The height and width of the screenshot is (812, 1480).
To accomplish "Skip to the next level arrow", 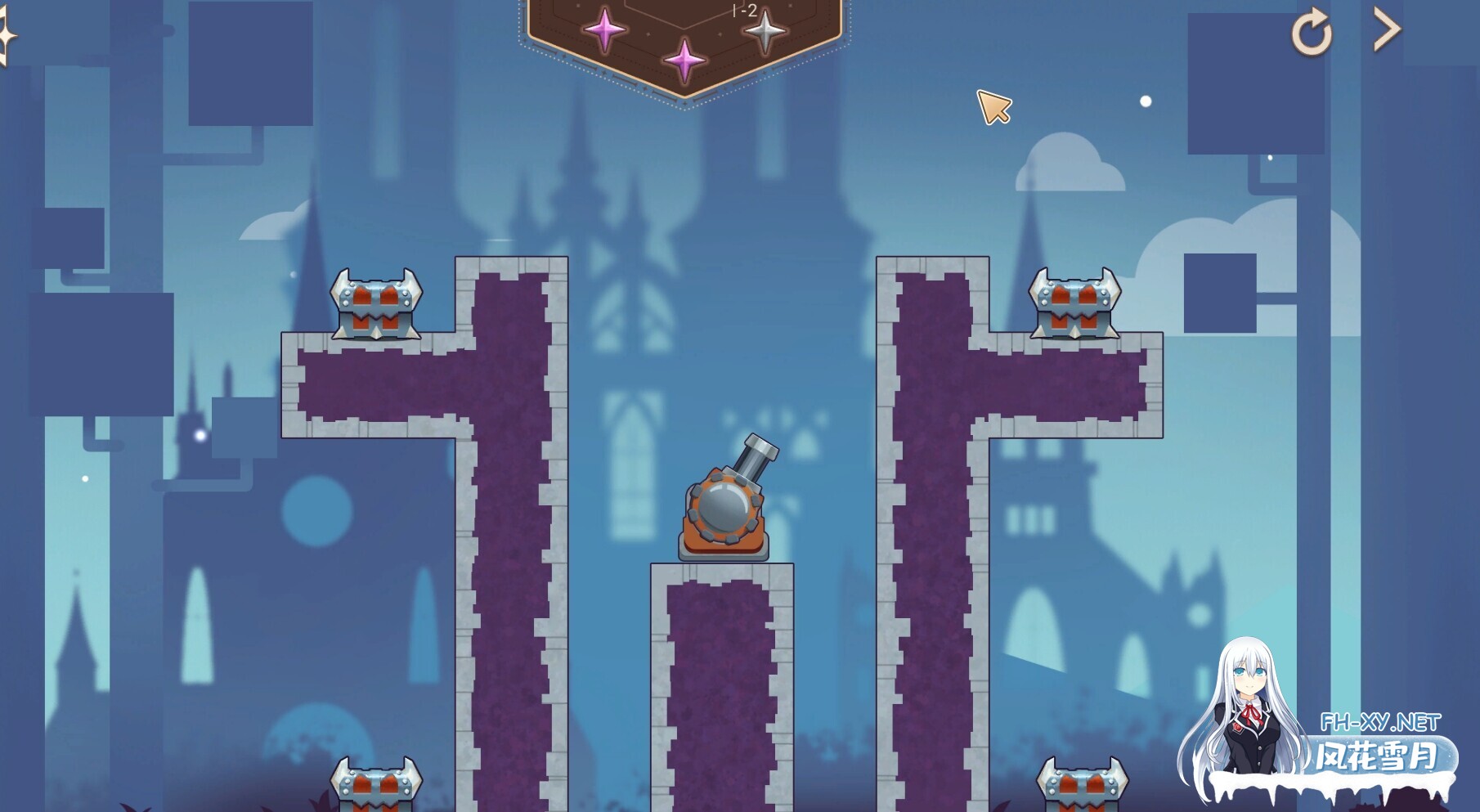I will point(1386,30).
